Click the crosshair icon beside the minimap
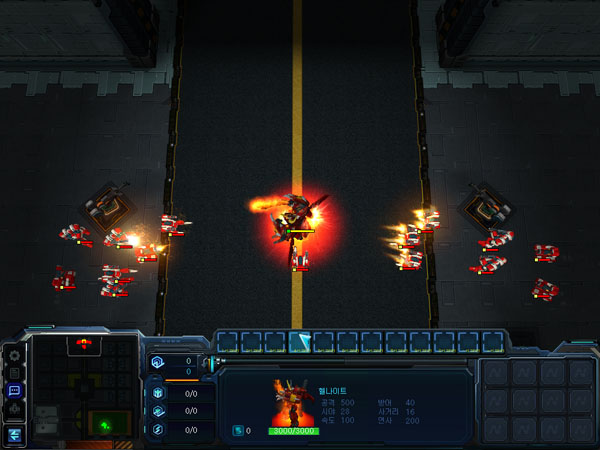The height and width of the screenshot is (450, 600). click(14, 409)
